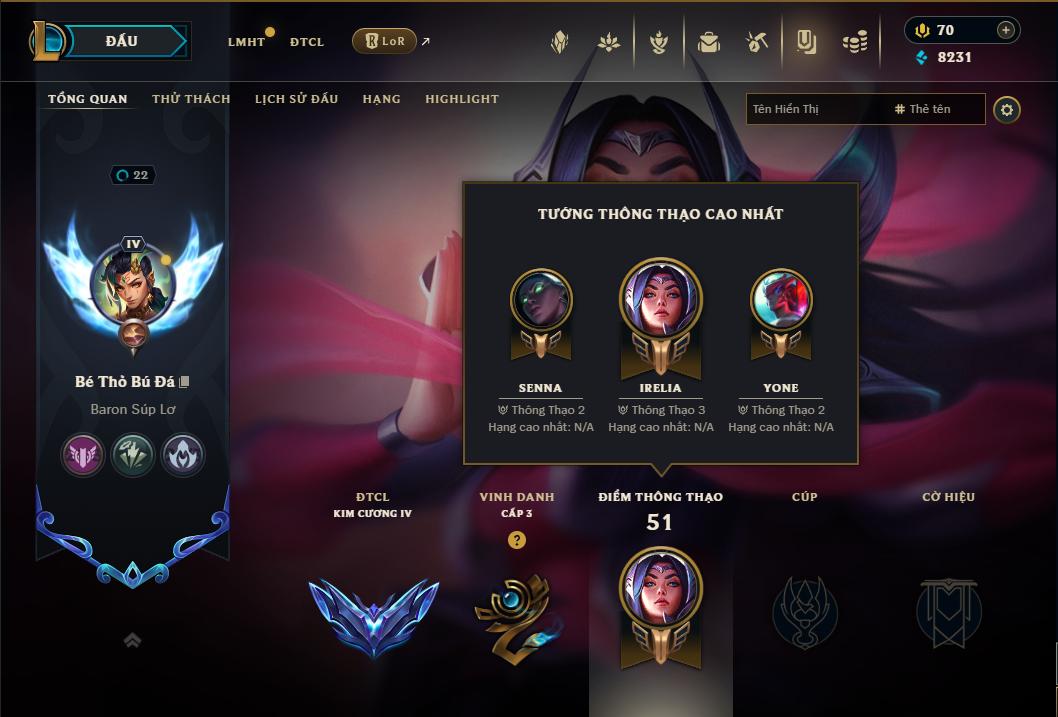
Task: Open the CÚP trophy emblem
Action: [x=805, y=612]
